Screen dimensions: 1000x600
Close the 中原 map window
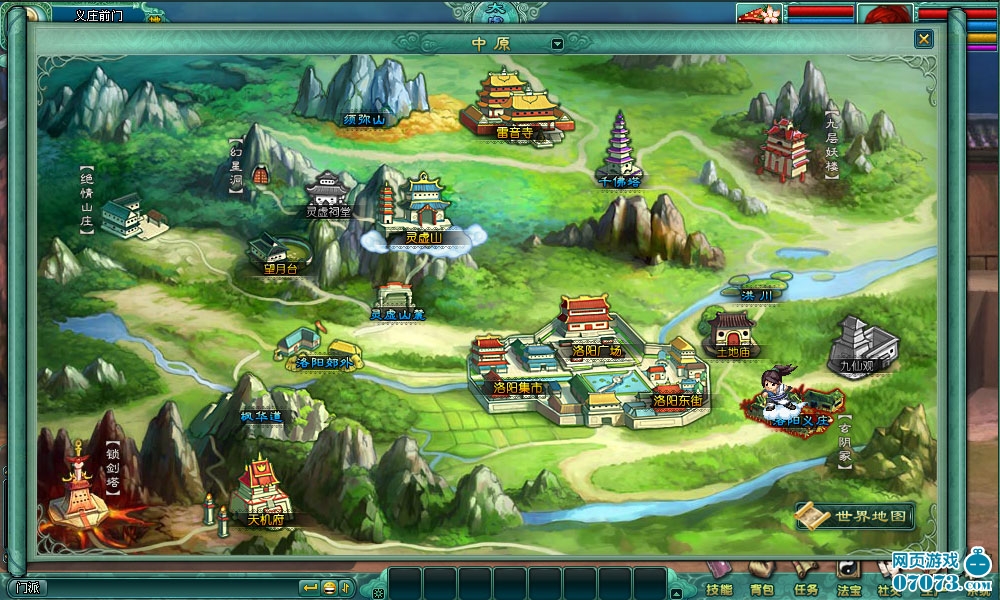(923, 39)
